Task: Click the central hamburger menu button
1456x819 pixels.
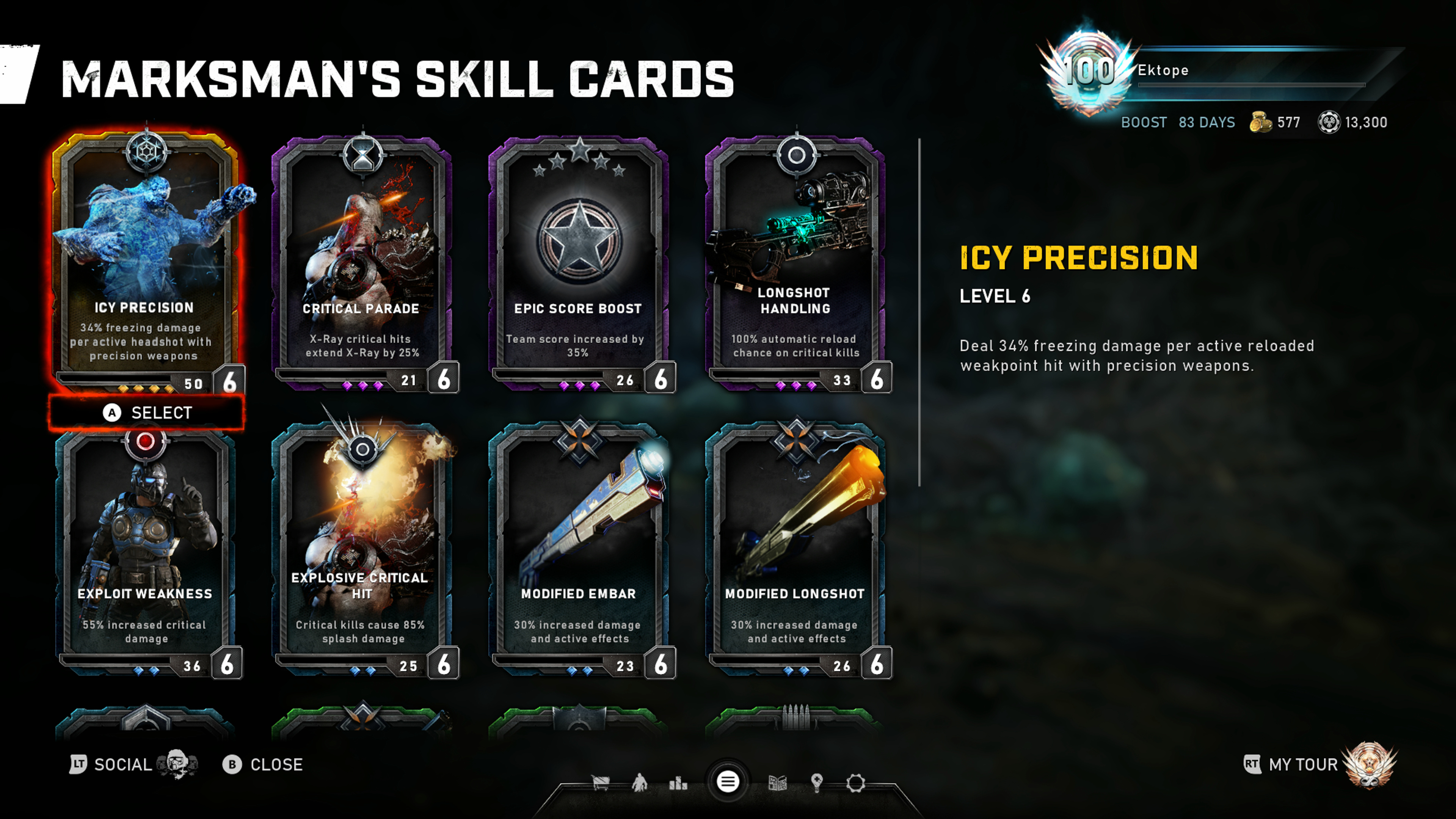Action: point(728,782)
